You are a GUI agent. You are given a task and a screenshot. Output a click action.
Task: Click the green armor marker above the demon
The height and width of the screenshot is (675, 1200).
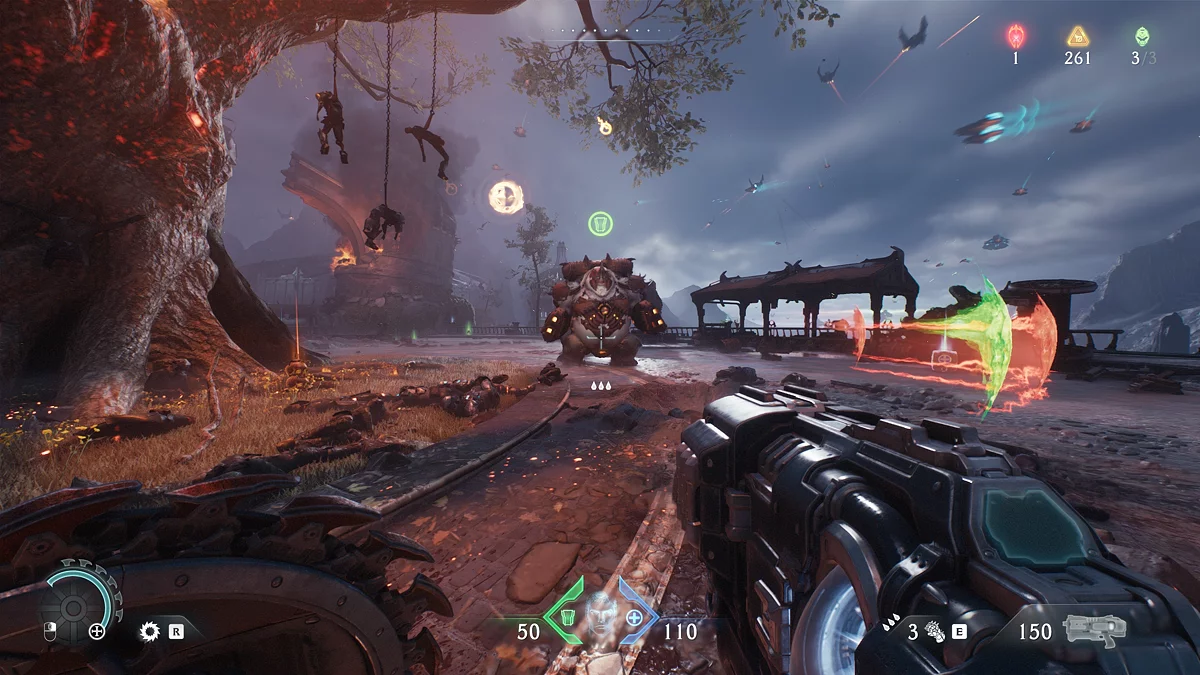click(x=600, y=223)
